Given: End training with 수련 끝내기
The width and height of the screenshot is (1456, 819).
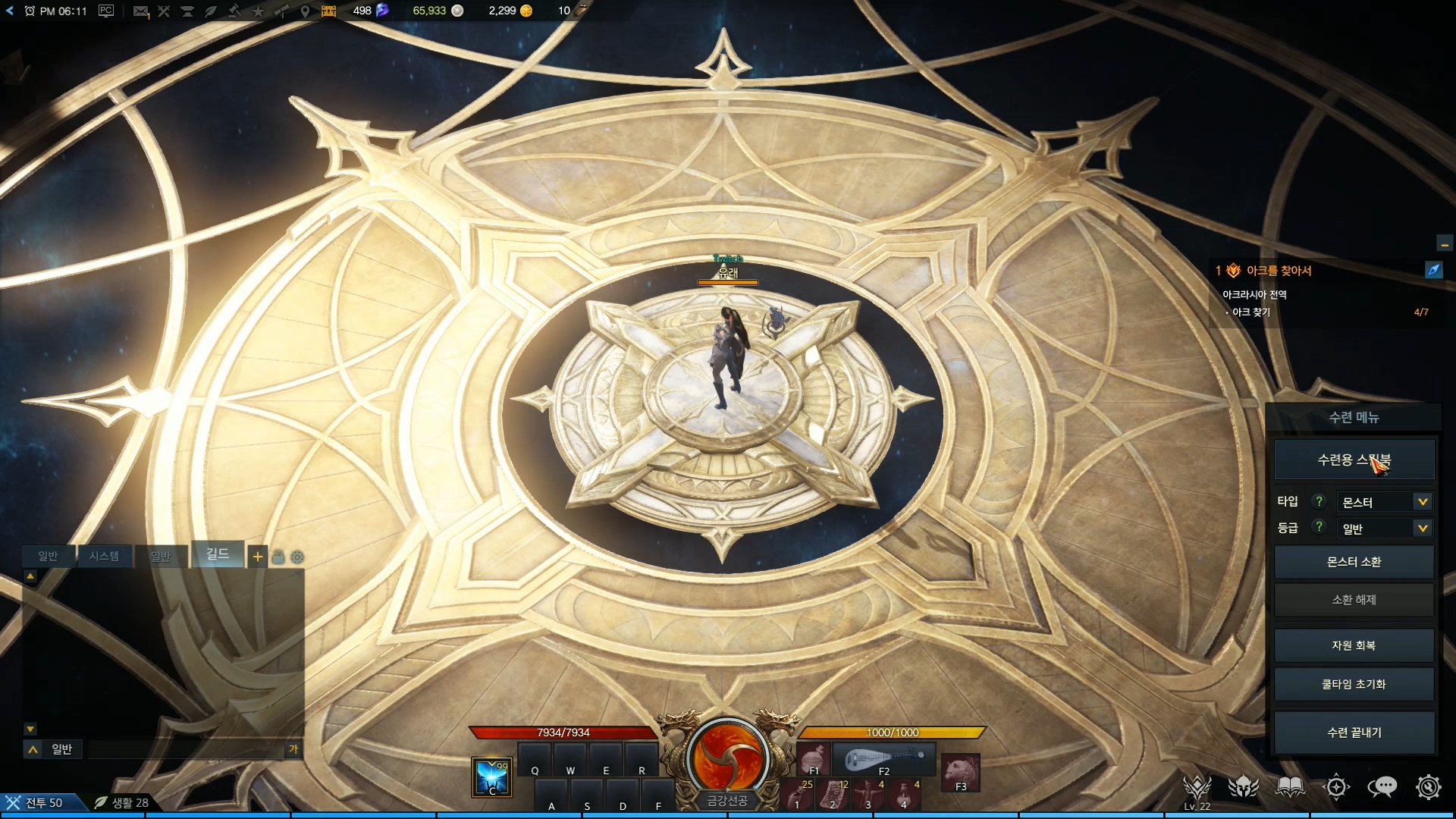Looking at the screenshot, I should (x=1354, y=733).
